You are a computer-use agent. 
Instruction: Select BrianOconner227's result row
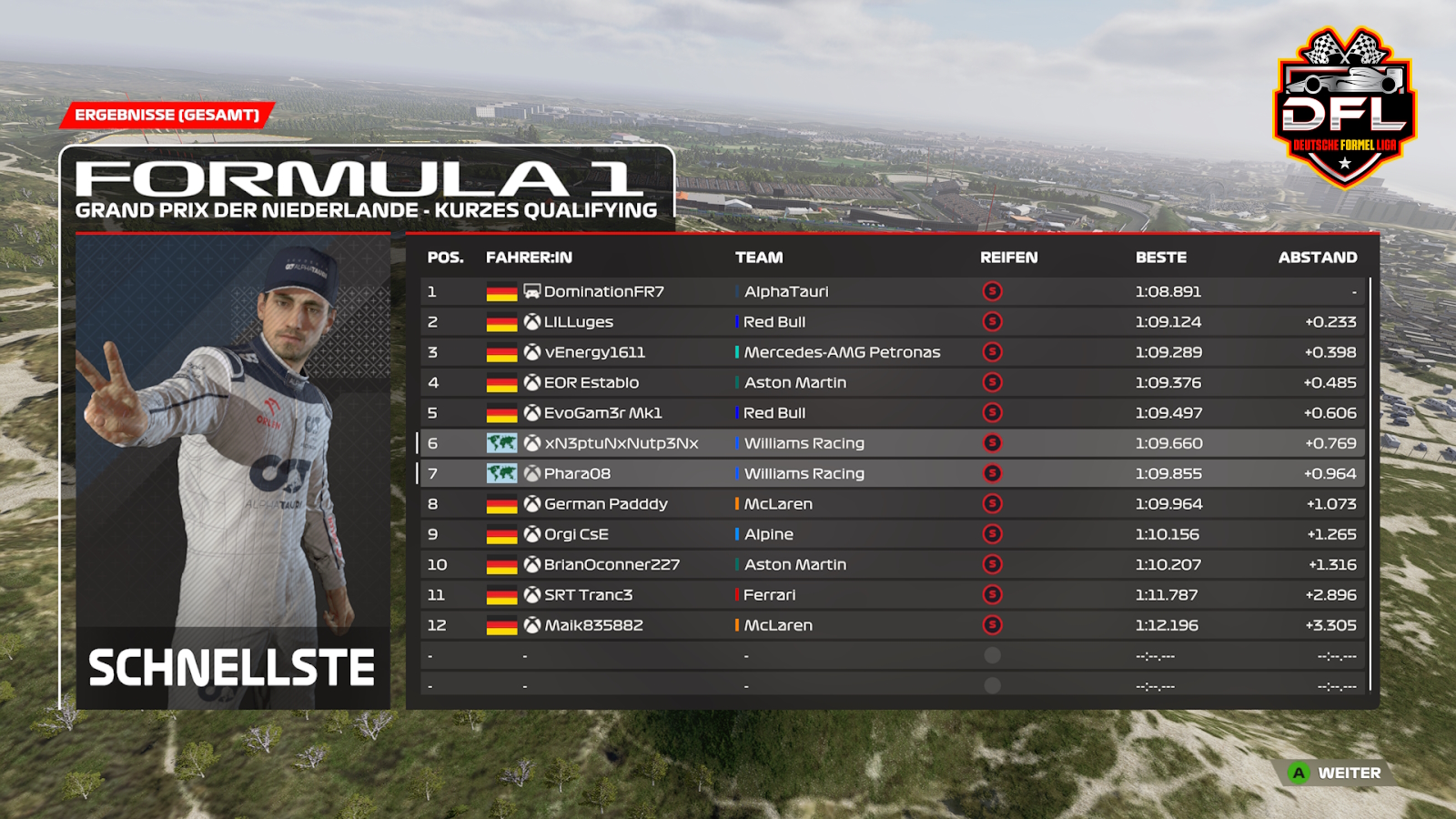pos(612,565)
